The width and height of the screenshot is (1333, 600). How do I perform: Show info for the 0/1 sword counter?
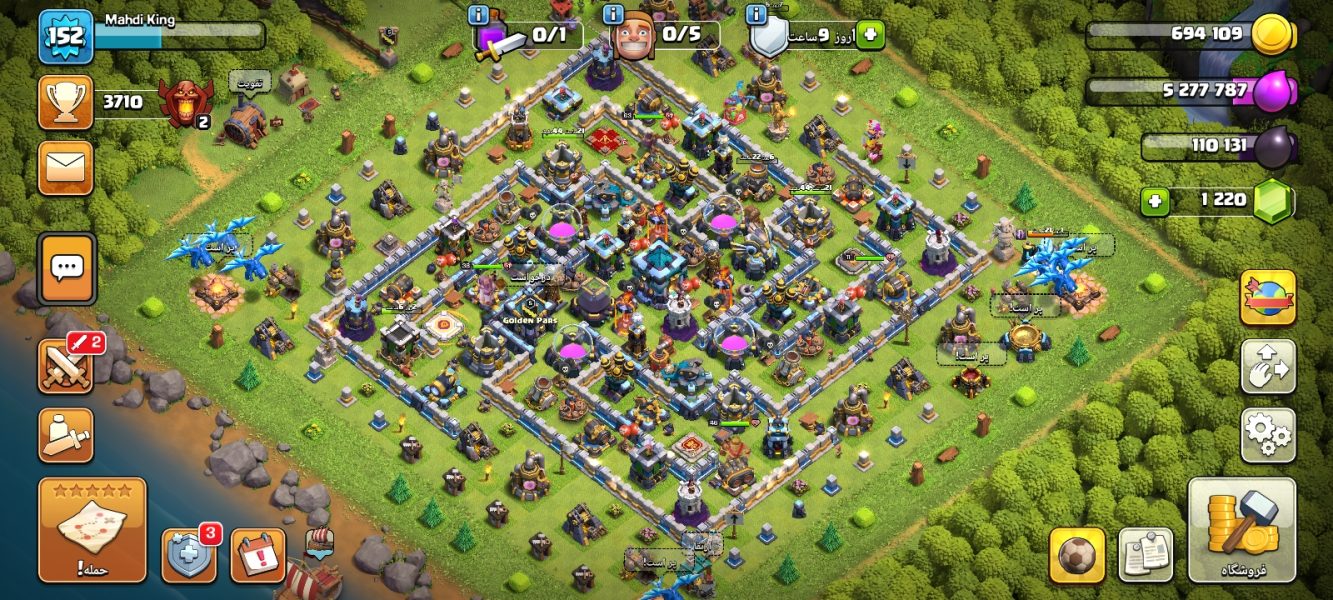[x=479, y=14]
